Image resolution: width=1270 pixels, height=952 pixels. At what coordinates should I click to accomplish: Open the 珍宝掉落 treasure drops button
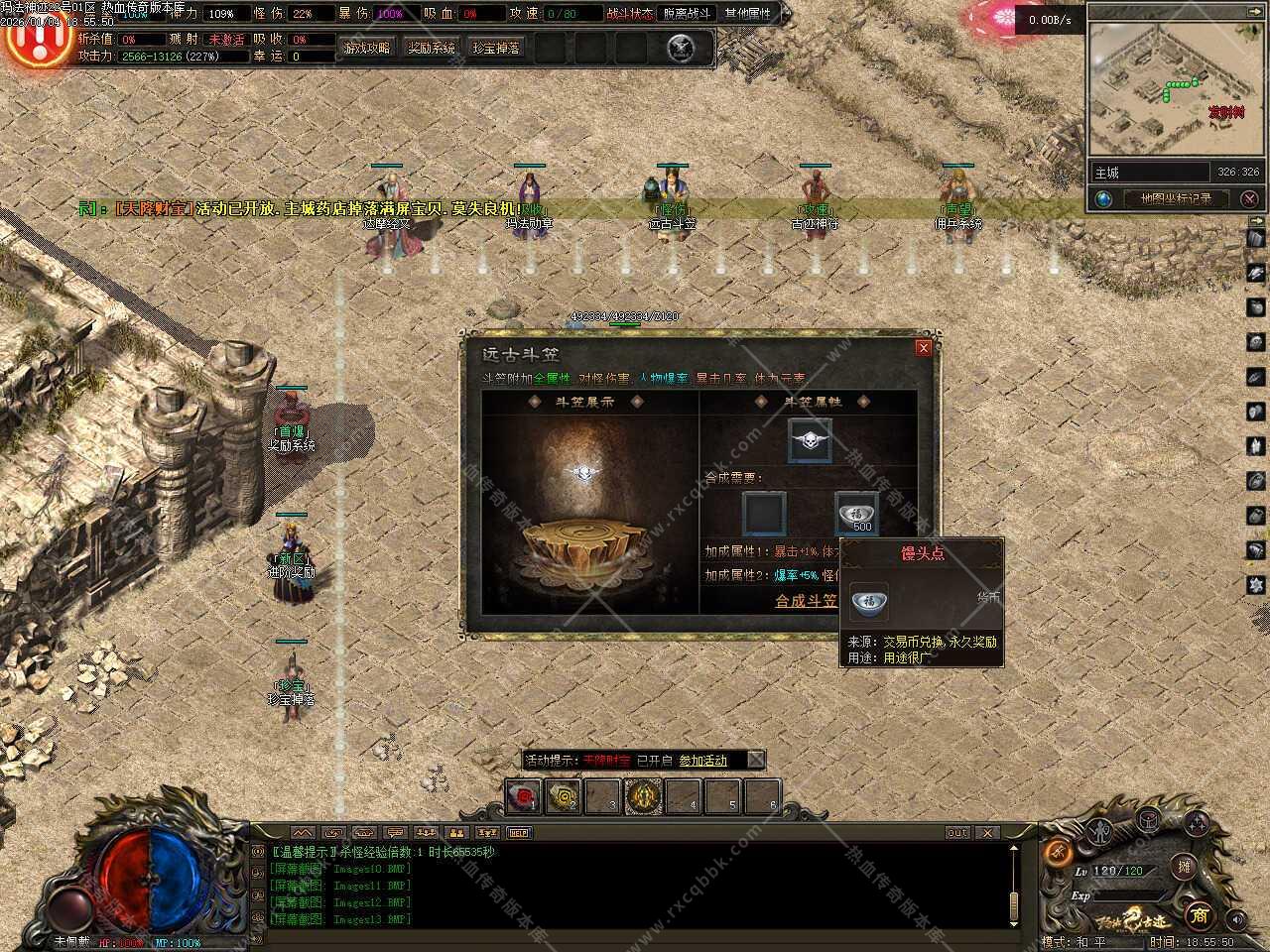click(x=497, y=48)
